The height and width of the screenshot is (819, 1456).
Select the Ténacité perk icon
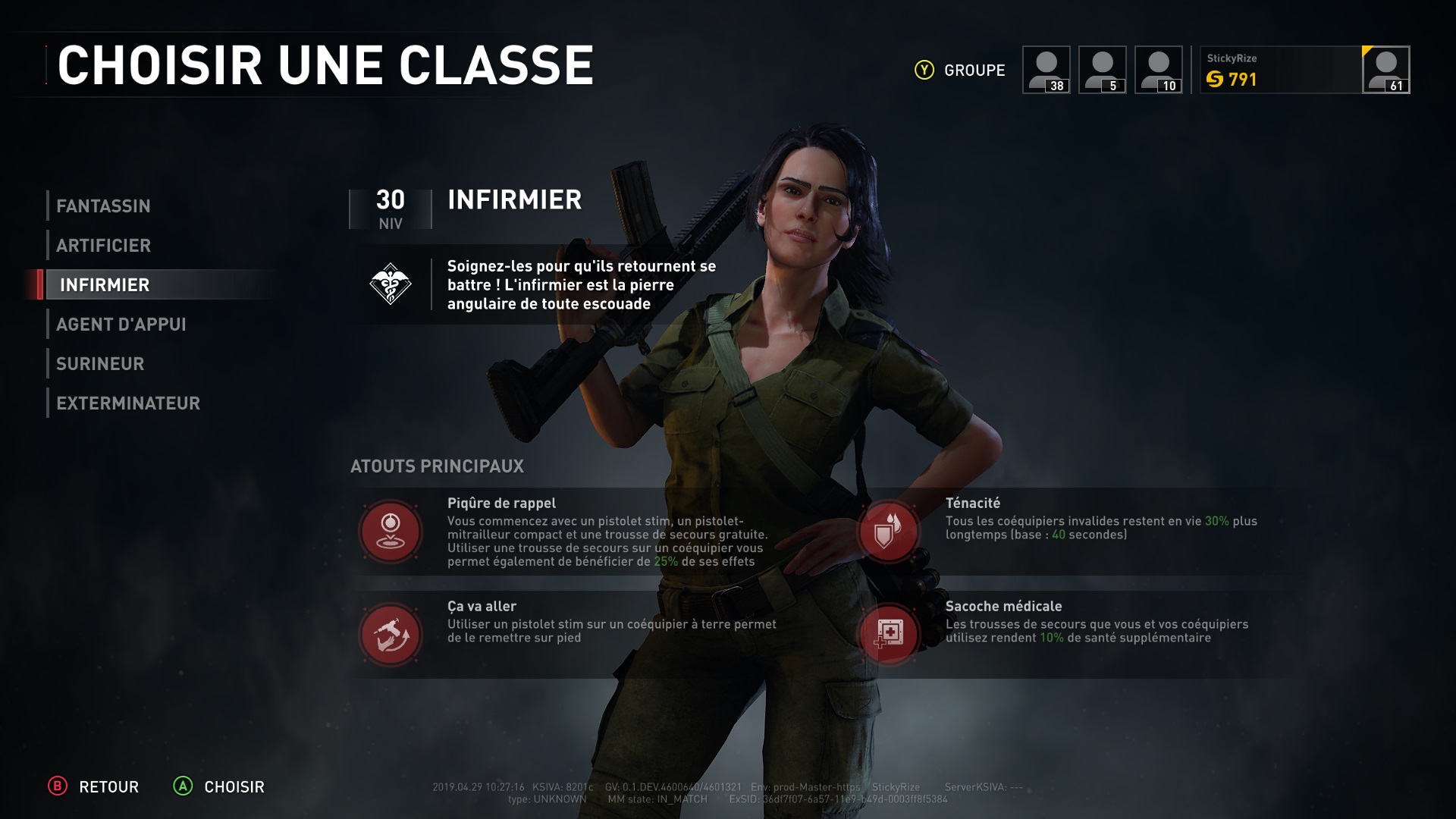888,531
